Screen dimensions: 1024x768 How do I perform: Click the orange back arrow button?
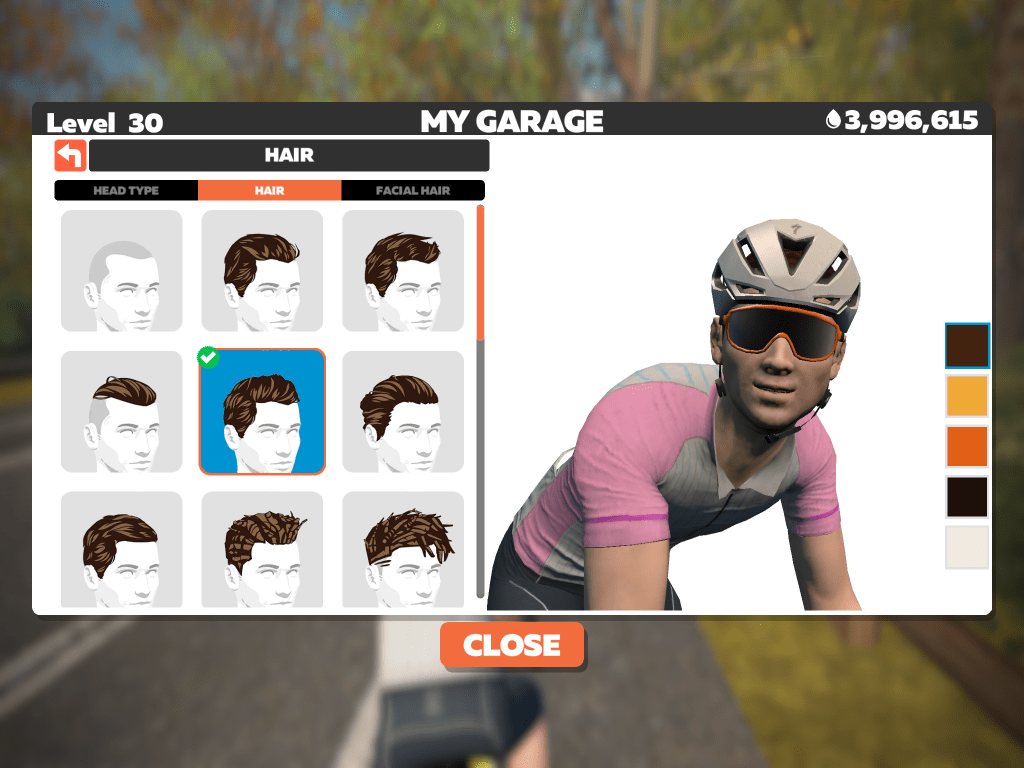pos(70,156)
